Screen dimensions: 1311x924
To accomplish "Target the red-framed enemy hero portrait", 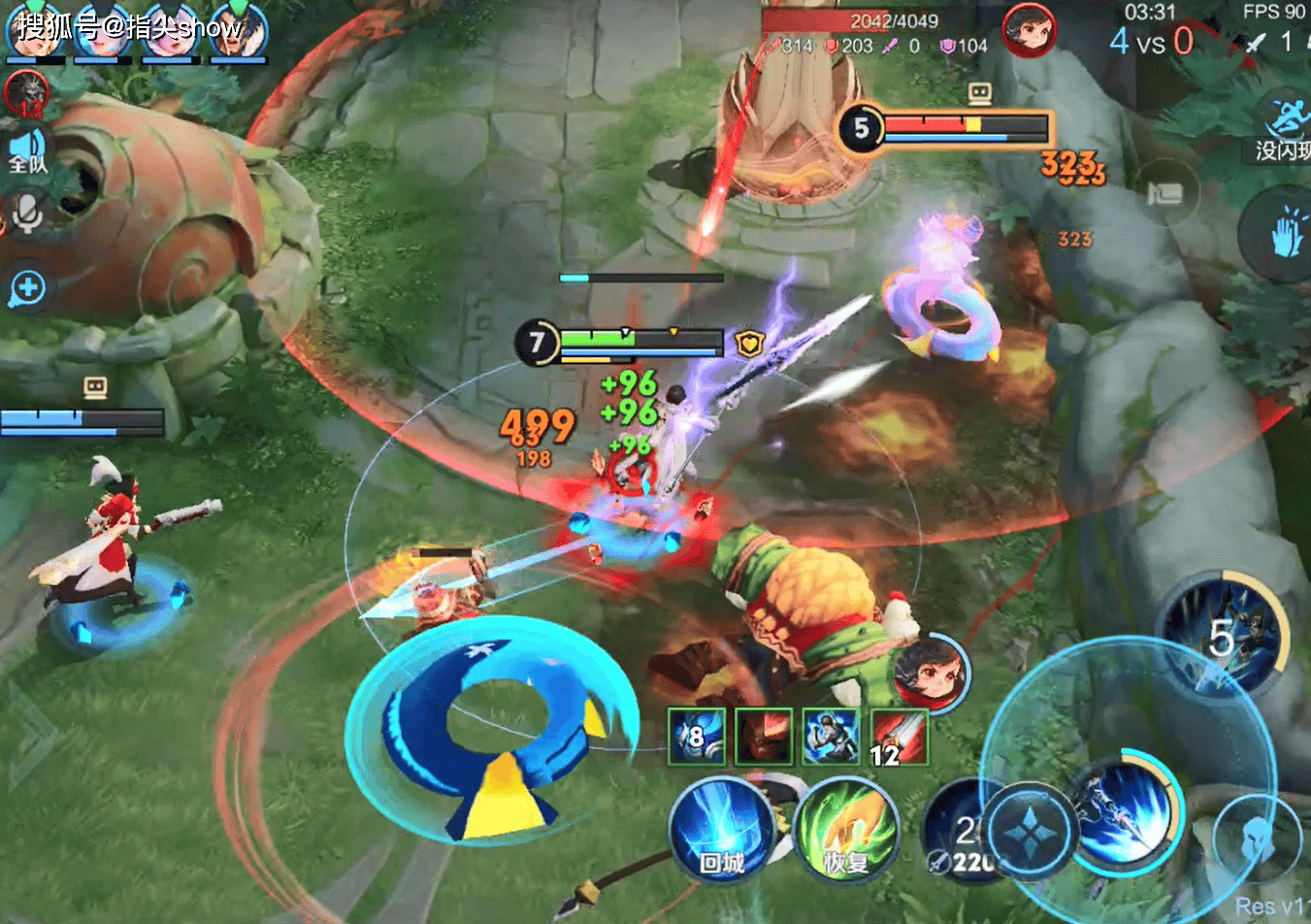I will [x=1029, y=30].
